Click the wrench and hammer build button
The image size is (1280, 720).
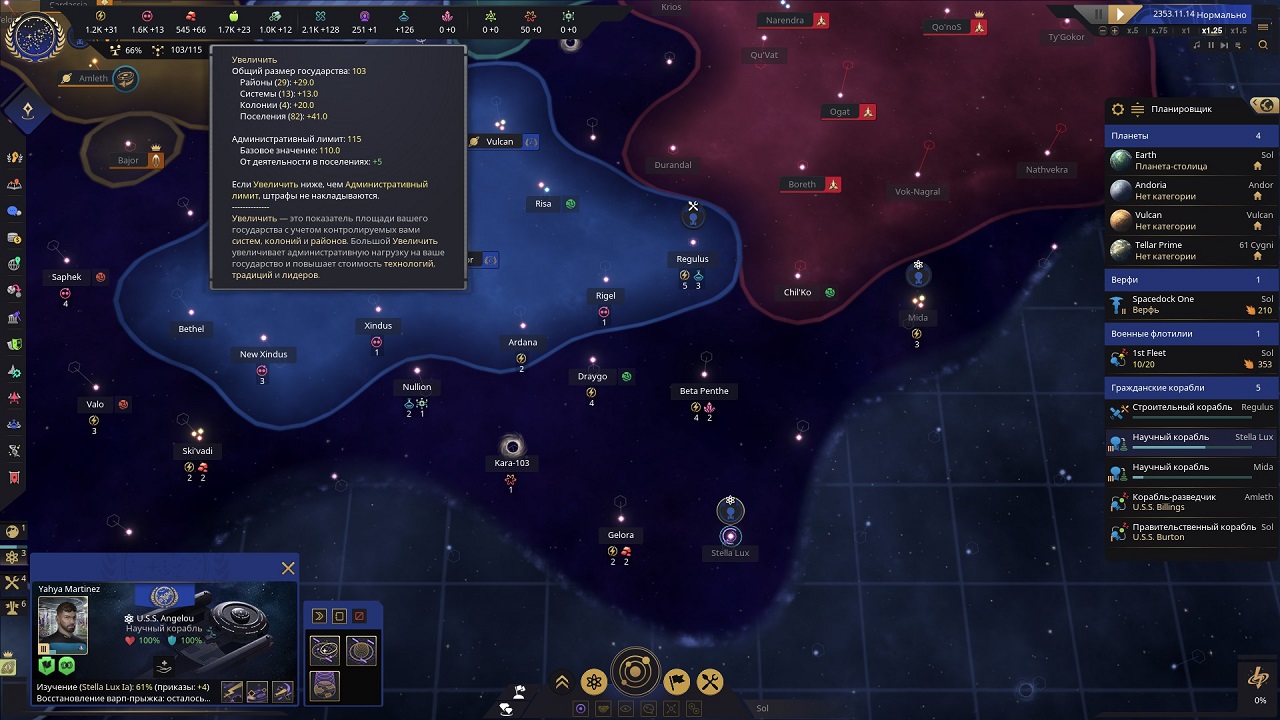[x=709, y=682]
